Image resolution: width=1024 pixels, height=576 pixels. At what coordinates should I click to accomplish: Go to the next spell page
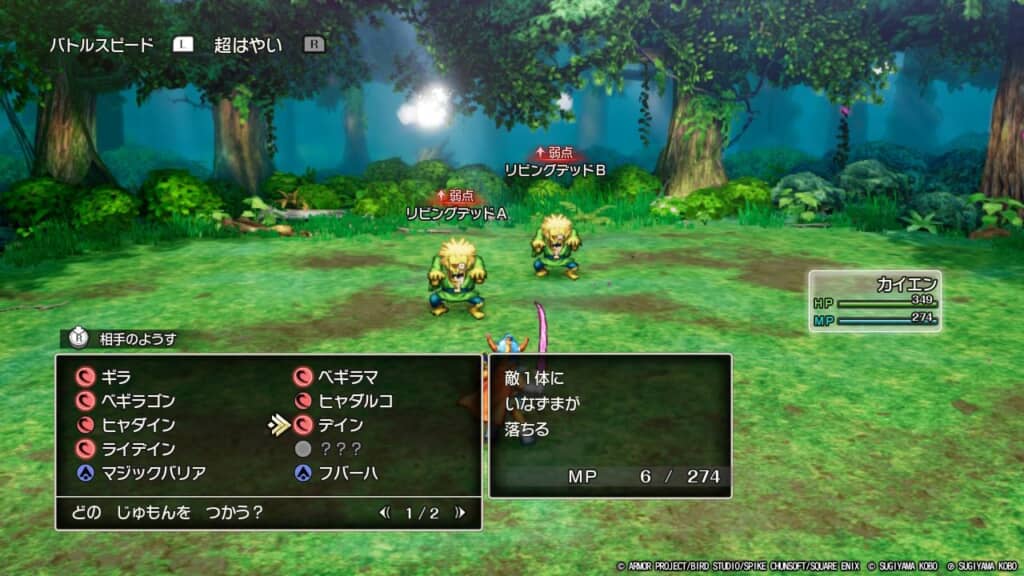459,513
